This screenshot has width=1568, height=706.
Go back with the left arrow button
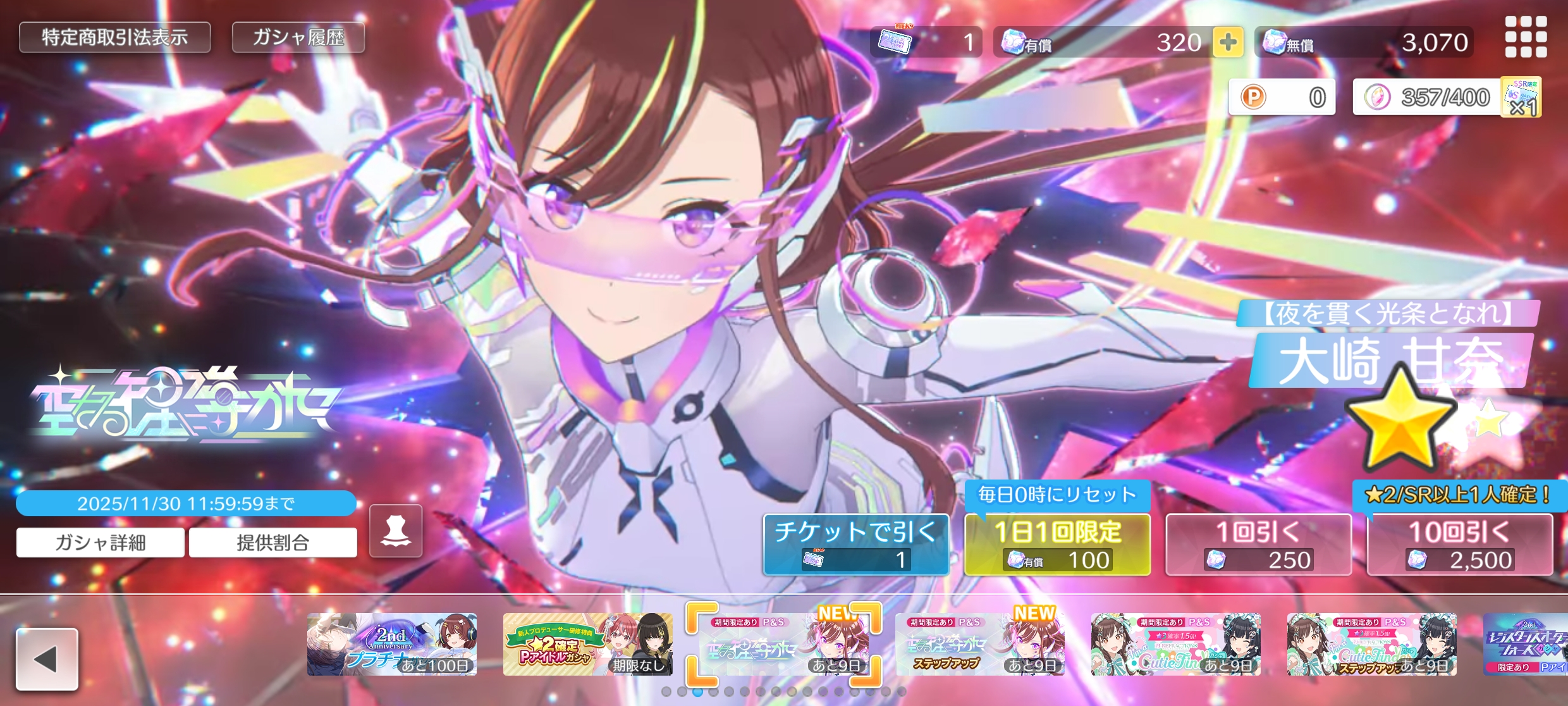click(x=47, y=659)
